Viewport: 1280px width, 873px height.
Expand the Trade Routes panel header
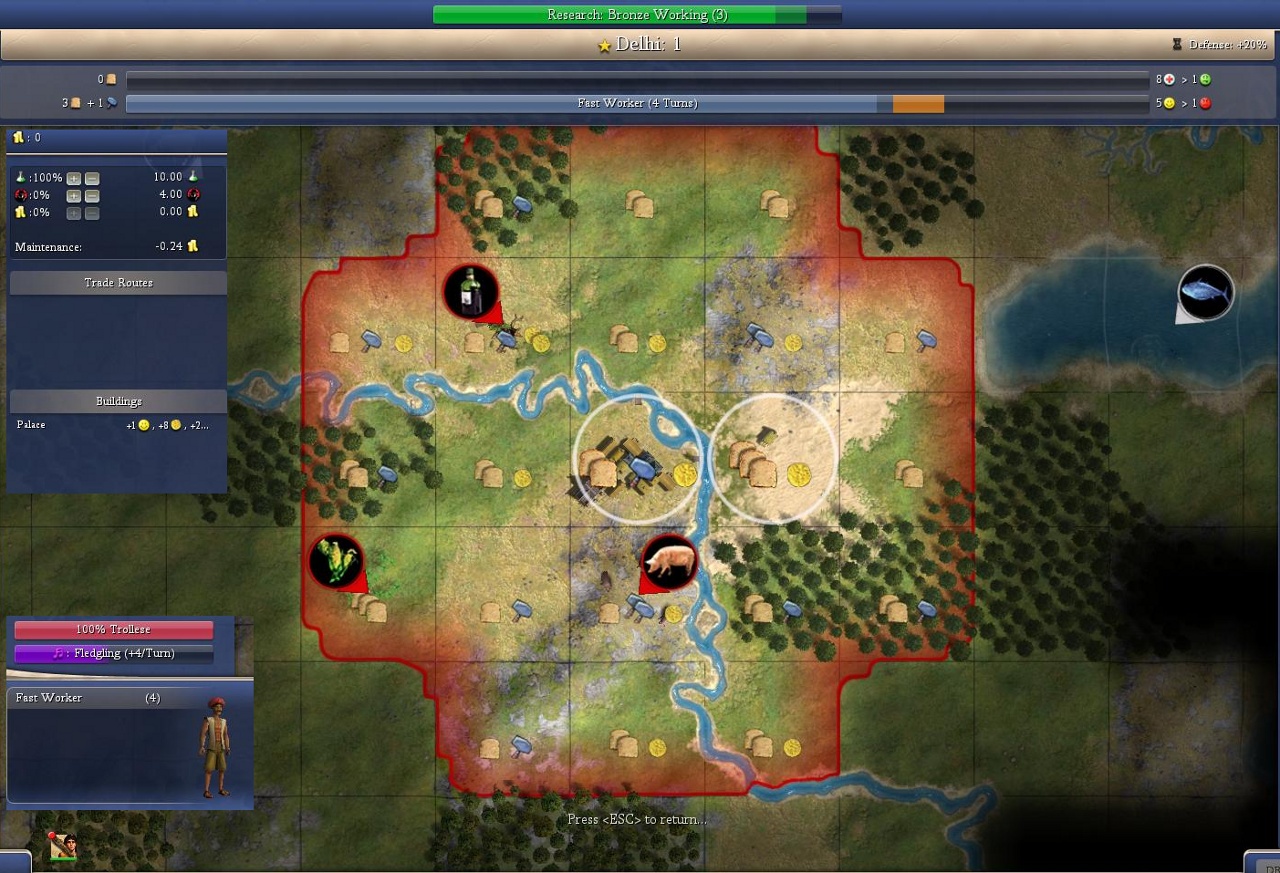[x=118, y=282]
